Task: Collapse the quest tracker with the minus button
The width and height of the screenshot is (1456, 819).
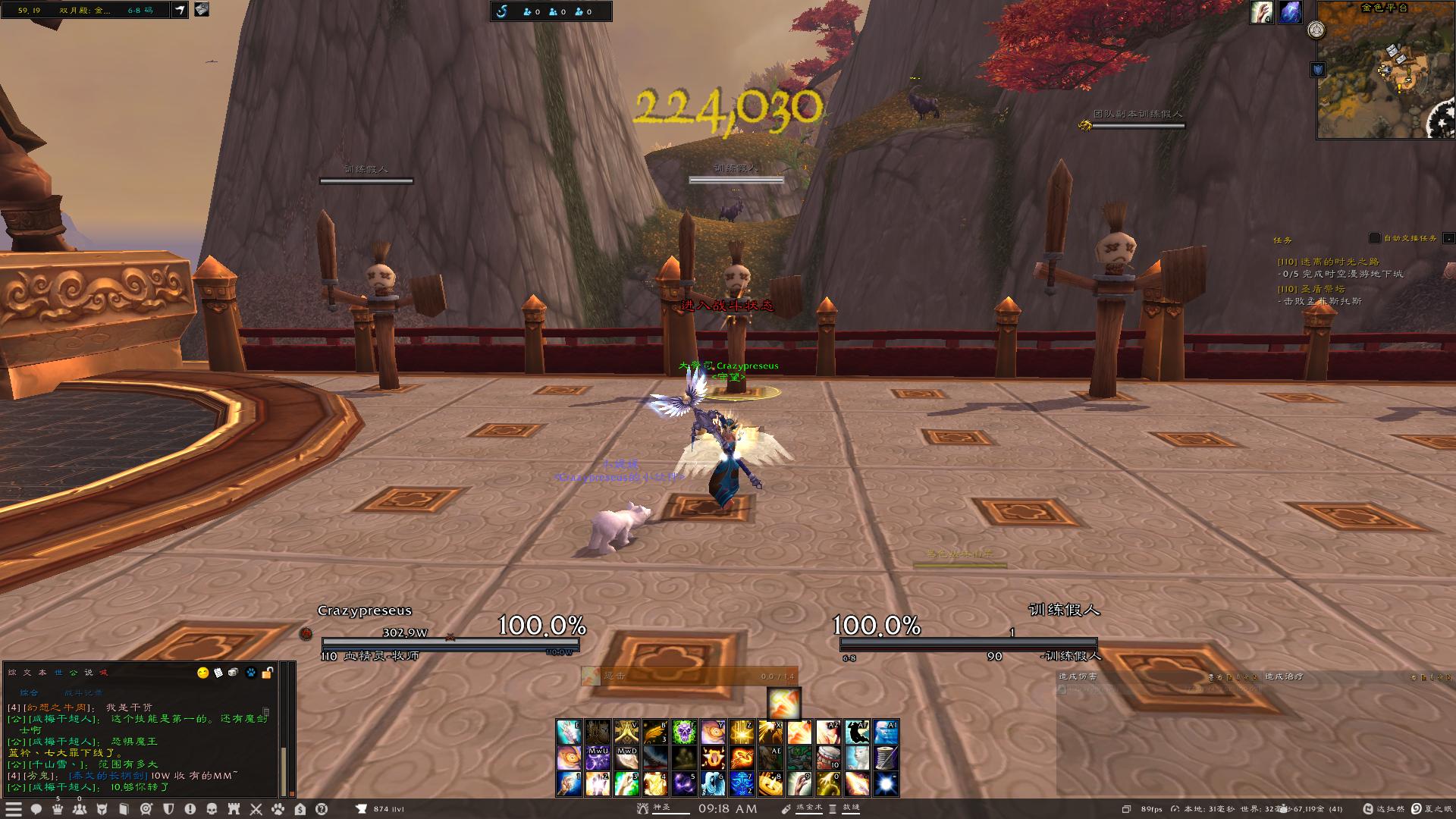Action: (1448, 238)
